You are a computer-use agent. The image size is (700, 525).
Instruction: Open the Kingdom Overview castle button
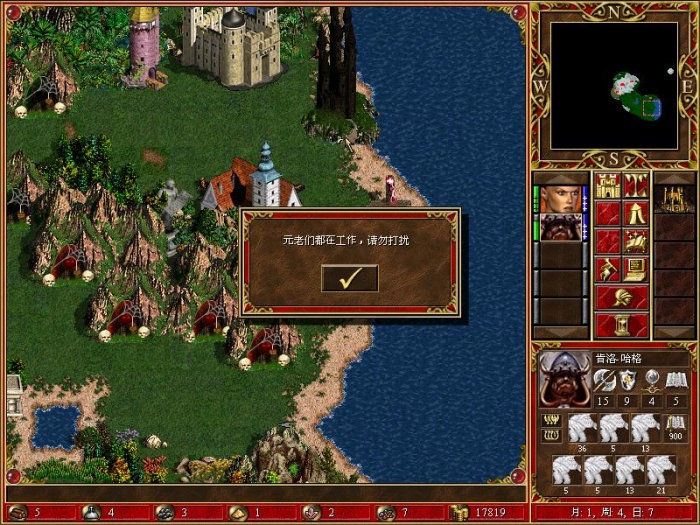(608, 185)
